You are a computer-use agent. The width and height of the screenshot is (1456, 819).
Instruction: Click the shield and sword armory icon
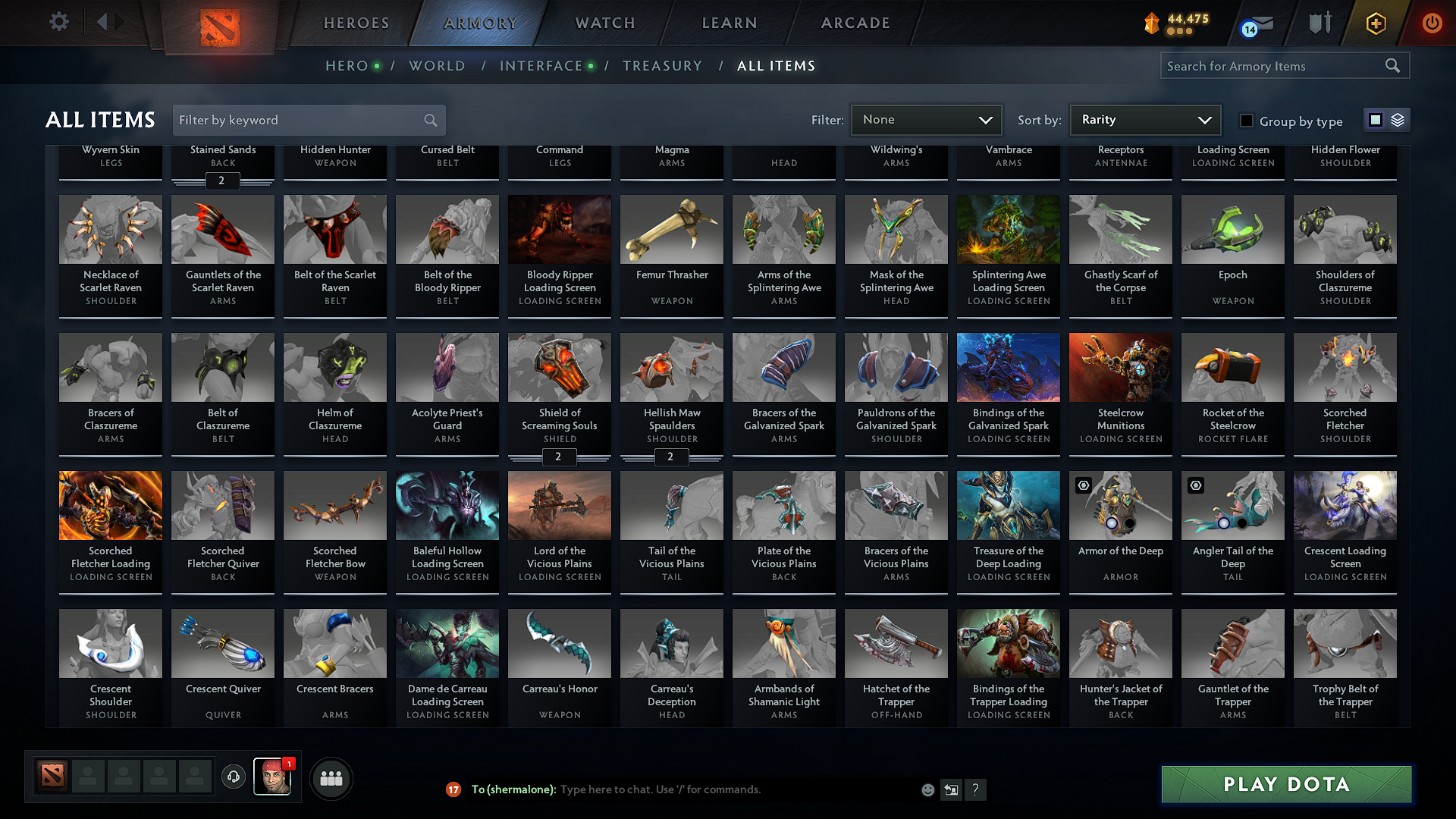pos(1319,24)
